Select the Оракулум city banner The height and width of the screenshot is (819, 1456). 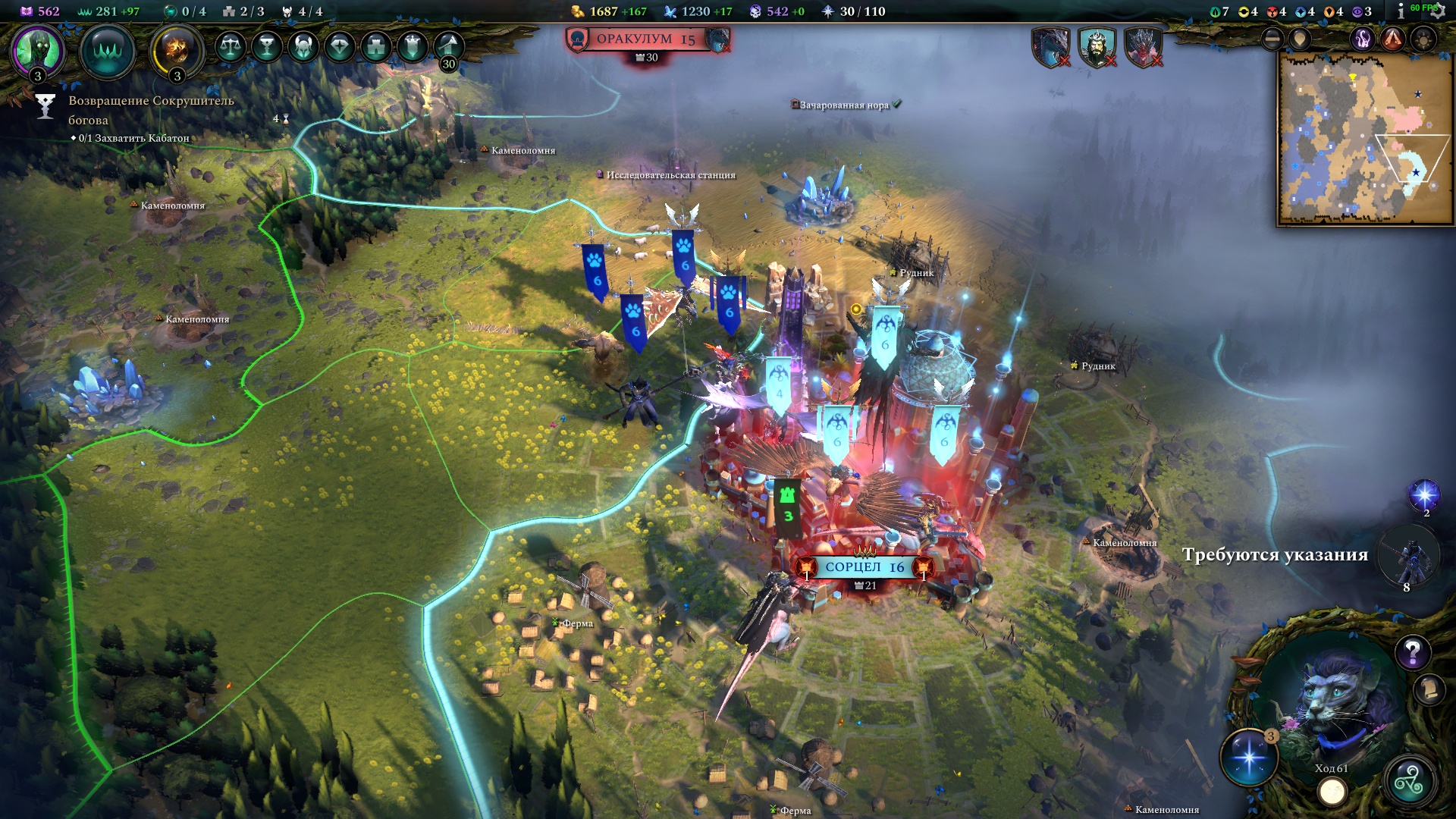(x=645, y=39)
